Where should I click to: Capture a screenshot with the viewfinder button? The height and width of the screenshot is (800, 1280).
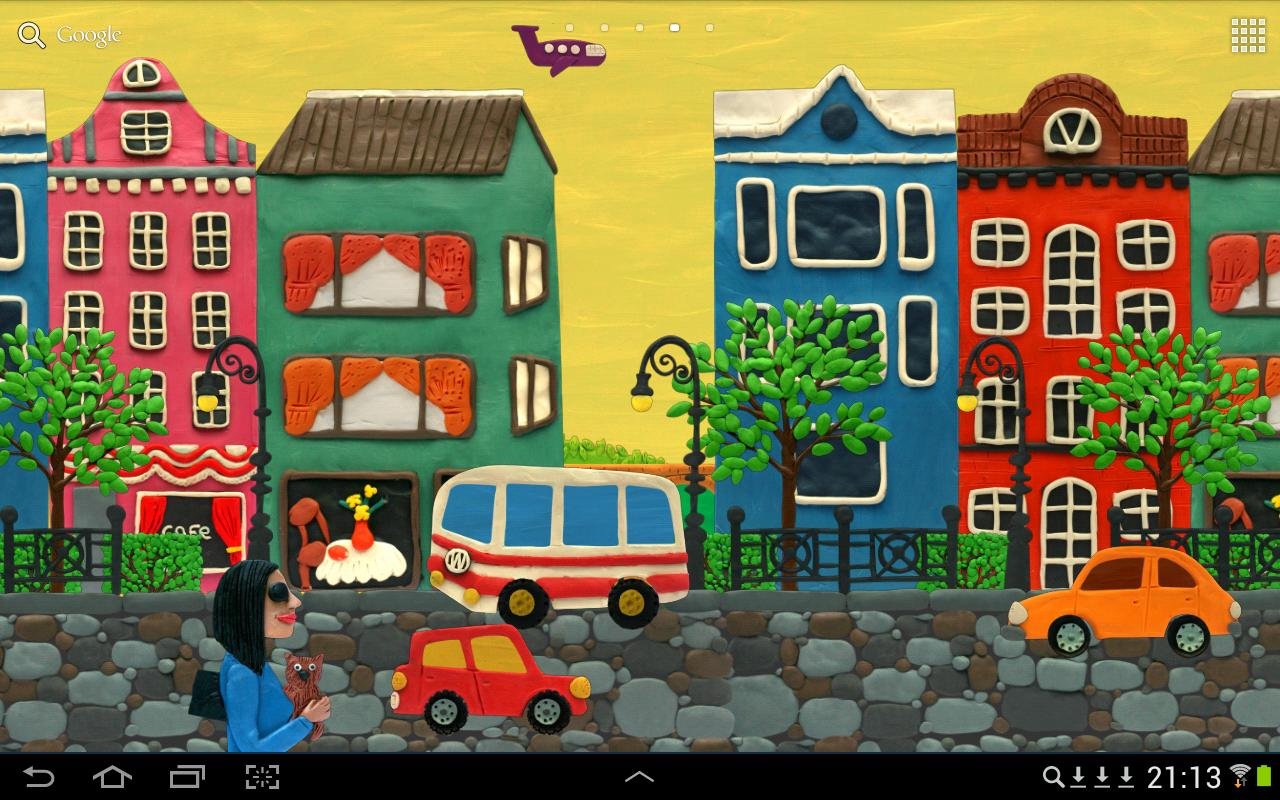coord(262,777)
